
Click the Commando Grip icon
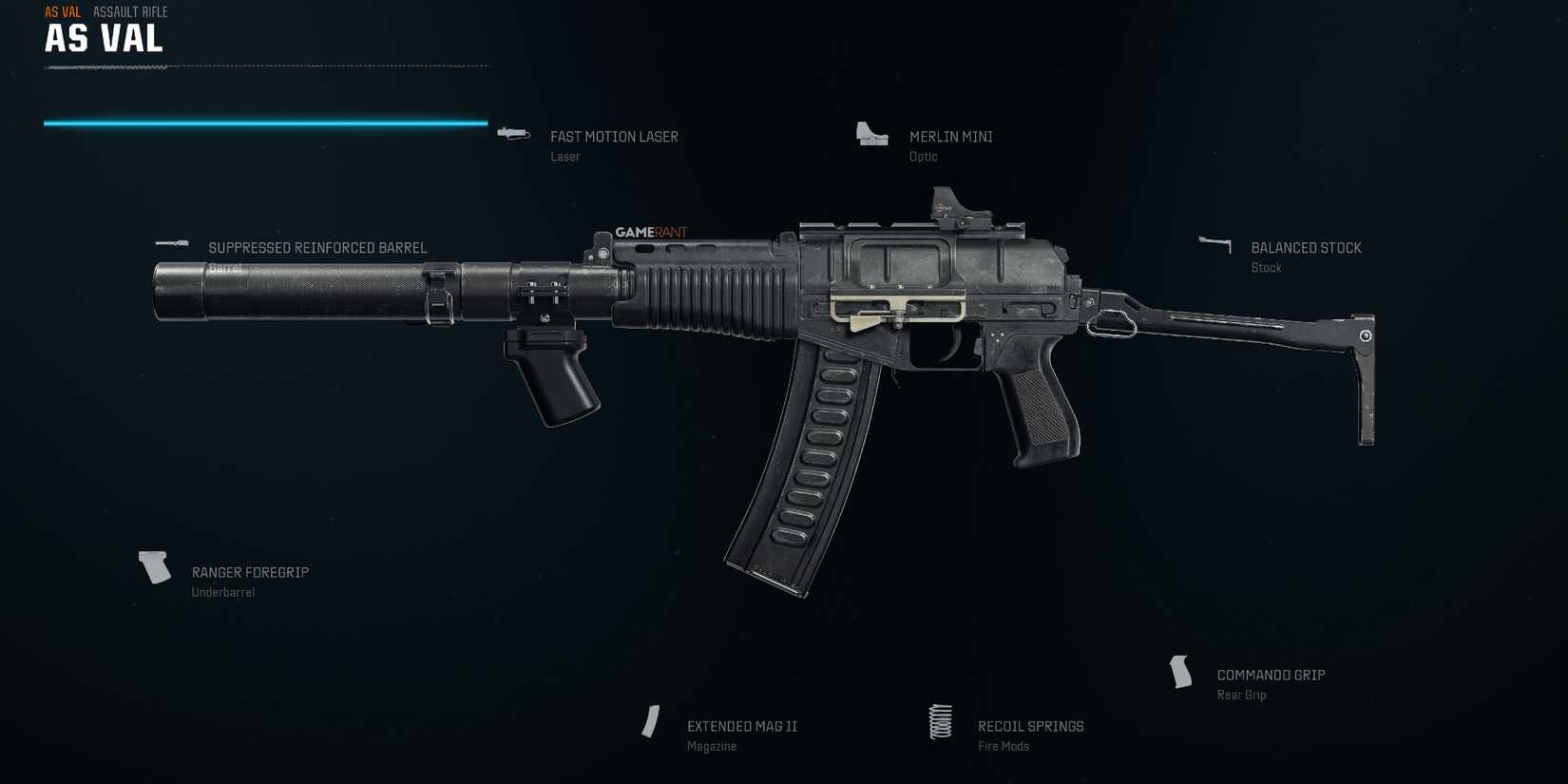pyautogui.click(x=1182, y=674)
